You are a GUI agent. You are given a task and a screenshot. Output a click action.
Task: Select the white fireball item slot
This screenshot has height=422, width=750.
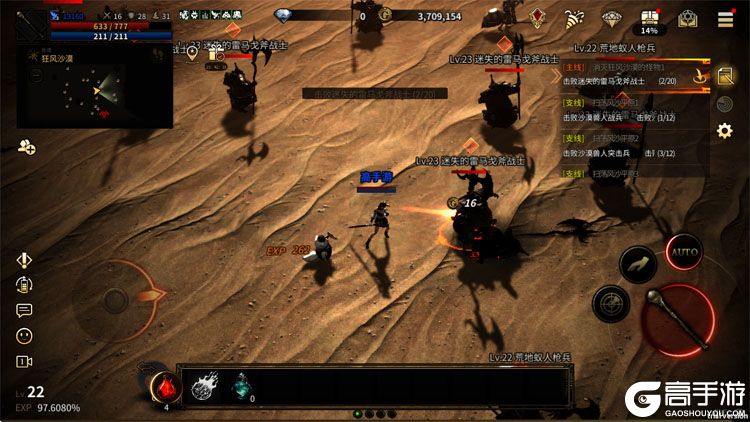click(205, 385)
